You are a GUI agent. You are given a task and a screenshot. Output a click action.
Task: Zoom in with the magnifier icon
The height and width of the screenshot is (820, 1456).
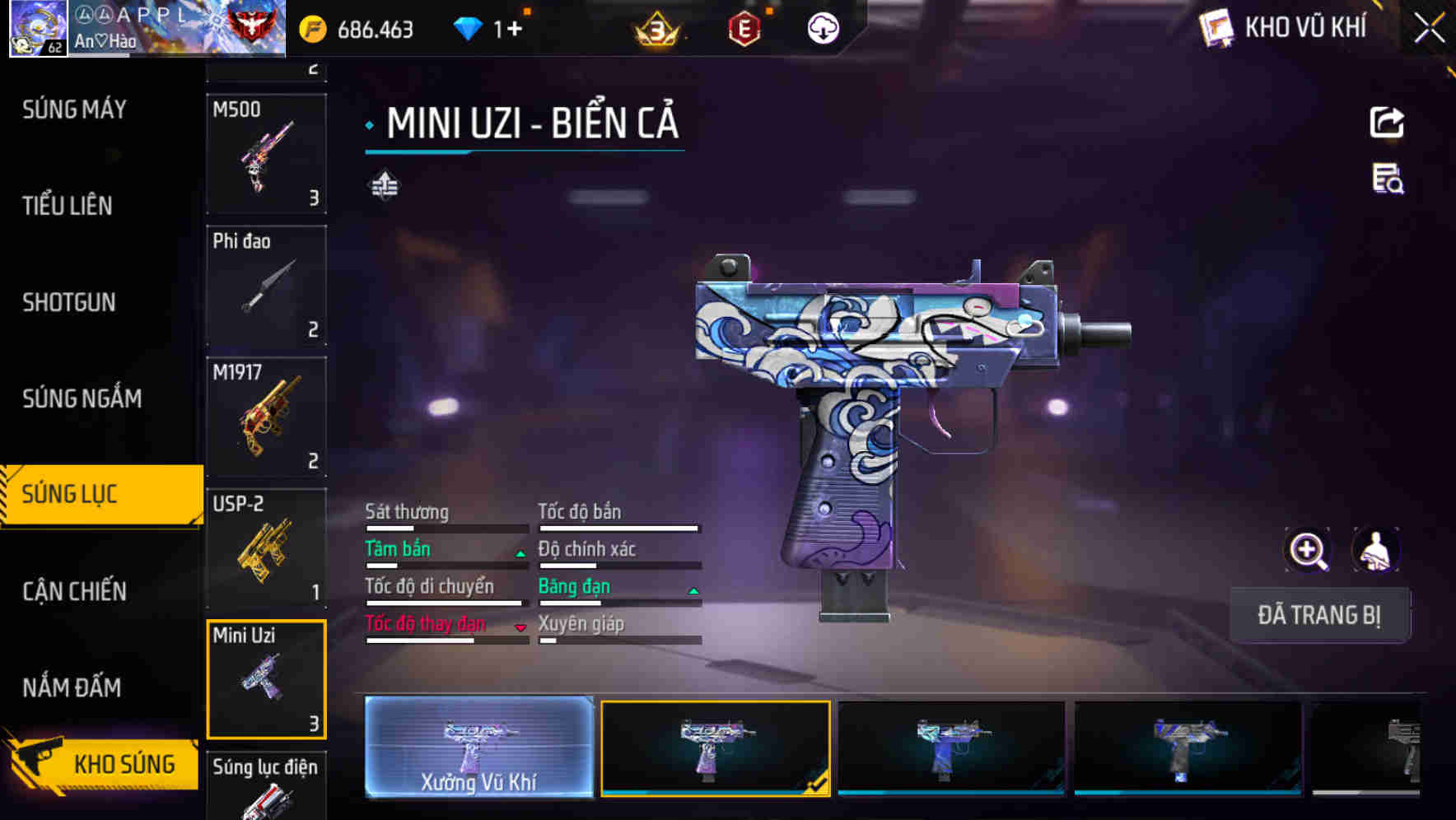click(1308, 550)
